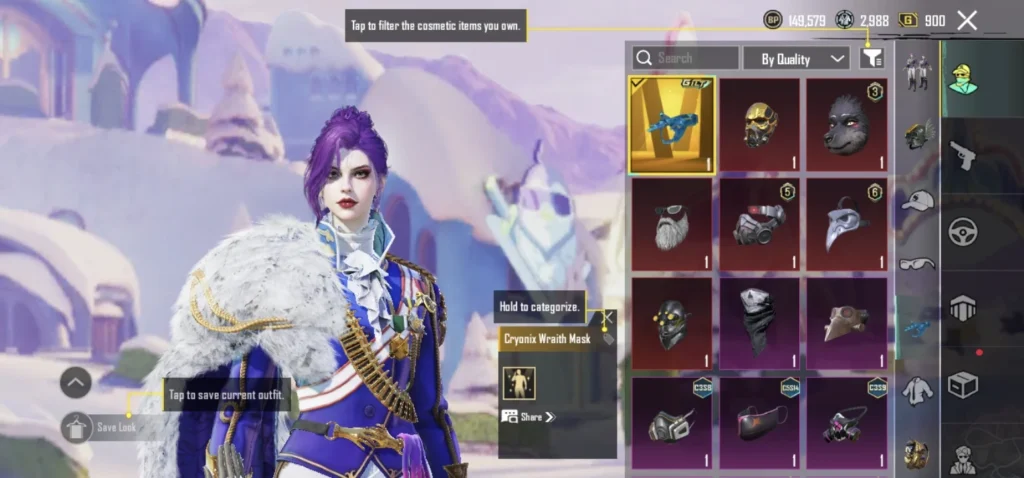Image resolution: width=1024 pixels, height=478 pixels.
Task: Choose the gold gas mask item
Action: [x=759, y=125]
